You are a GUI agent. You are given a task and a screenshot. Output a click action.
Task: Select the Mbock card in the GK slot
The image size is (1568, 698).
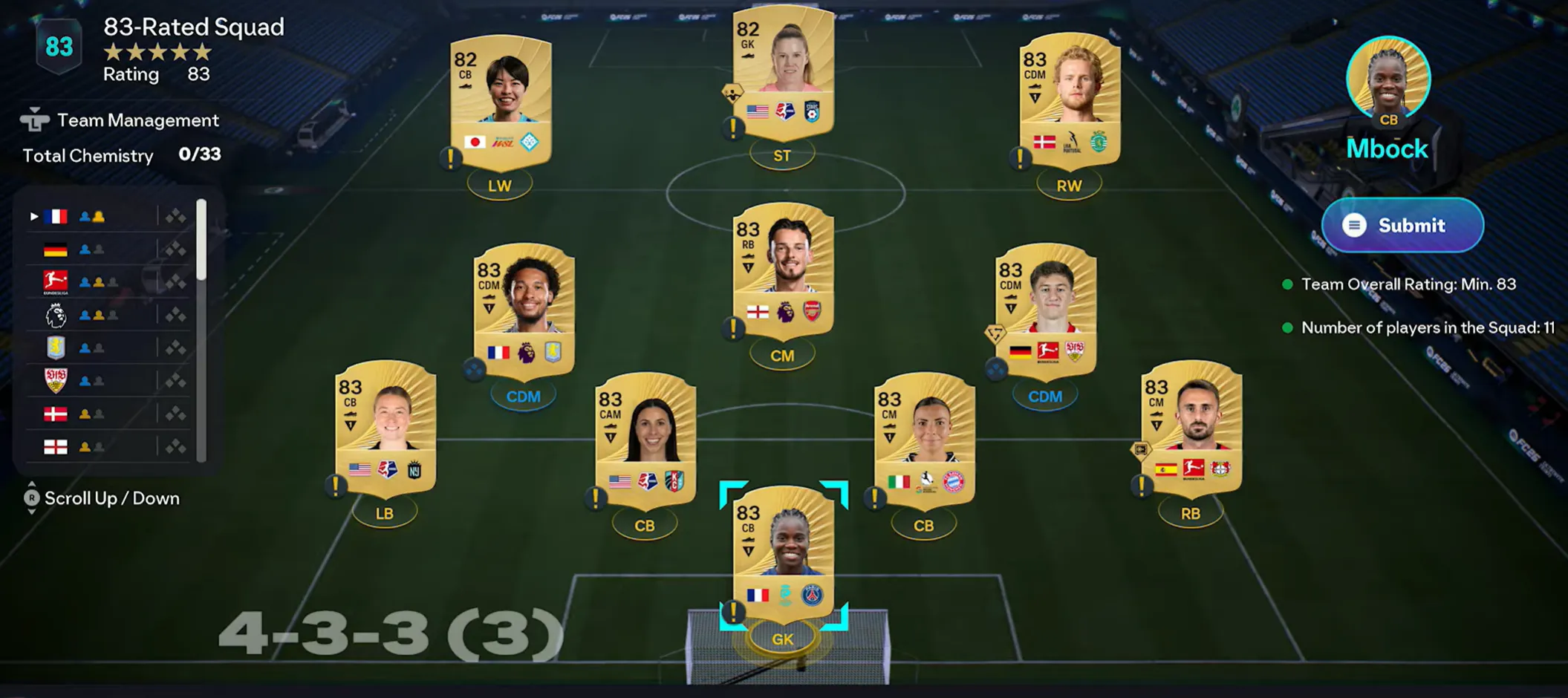click(783, 553)
